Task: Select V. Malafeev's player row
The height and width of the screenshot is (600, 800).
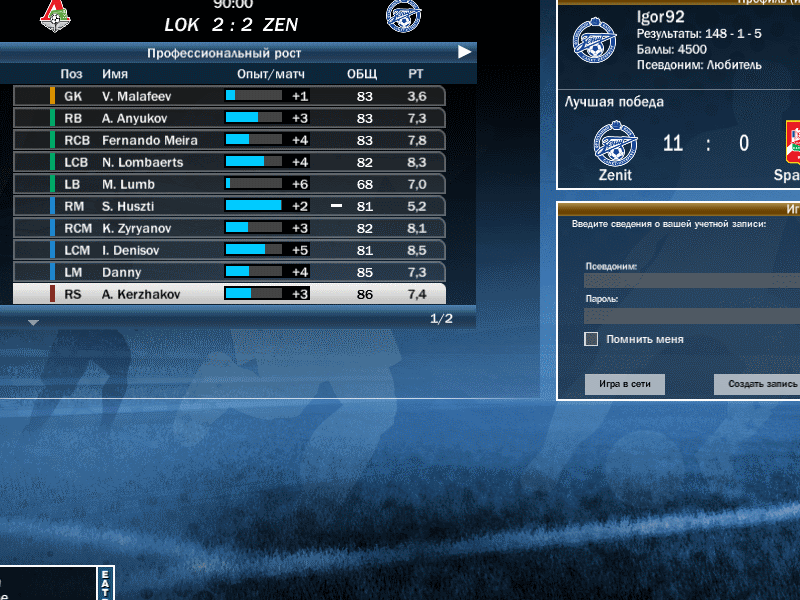Action: pos(230,96)
